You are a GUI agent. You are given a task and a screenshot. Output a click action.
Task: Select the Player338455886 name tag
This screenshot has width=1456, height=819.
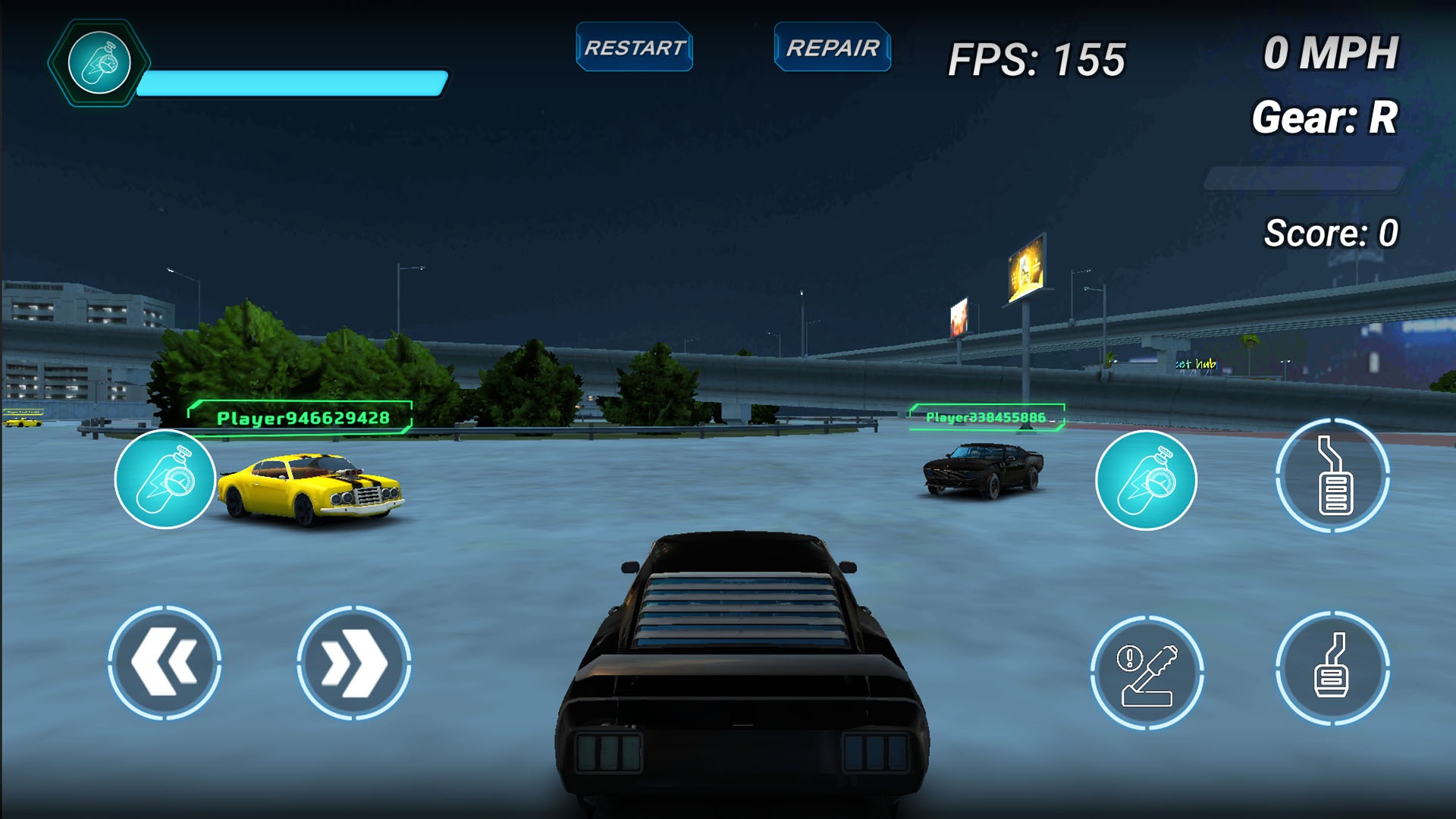986,416
